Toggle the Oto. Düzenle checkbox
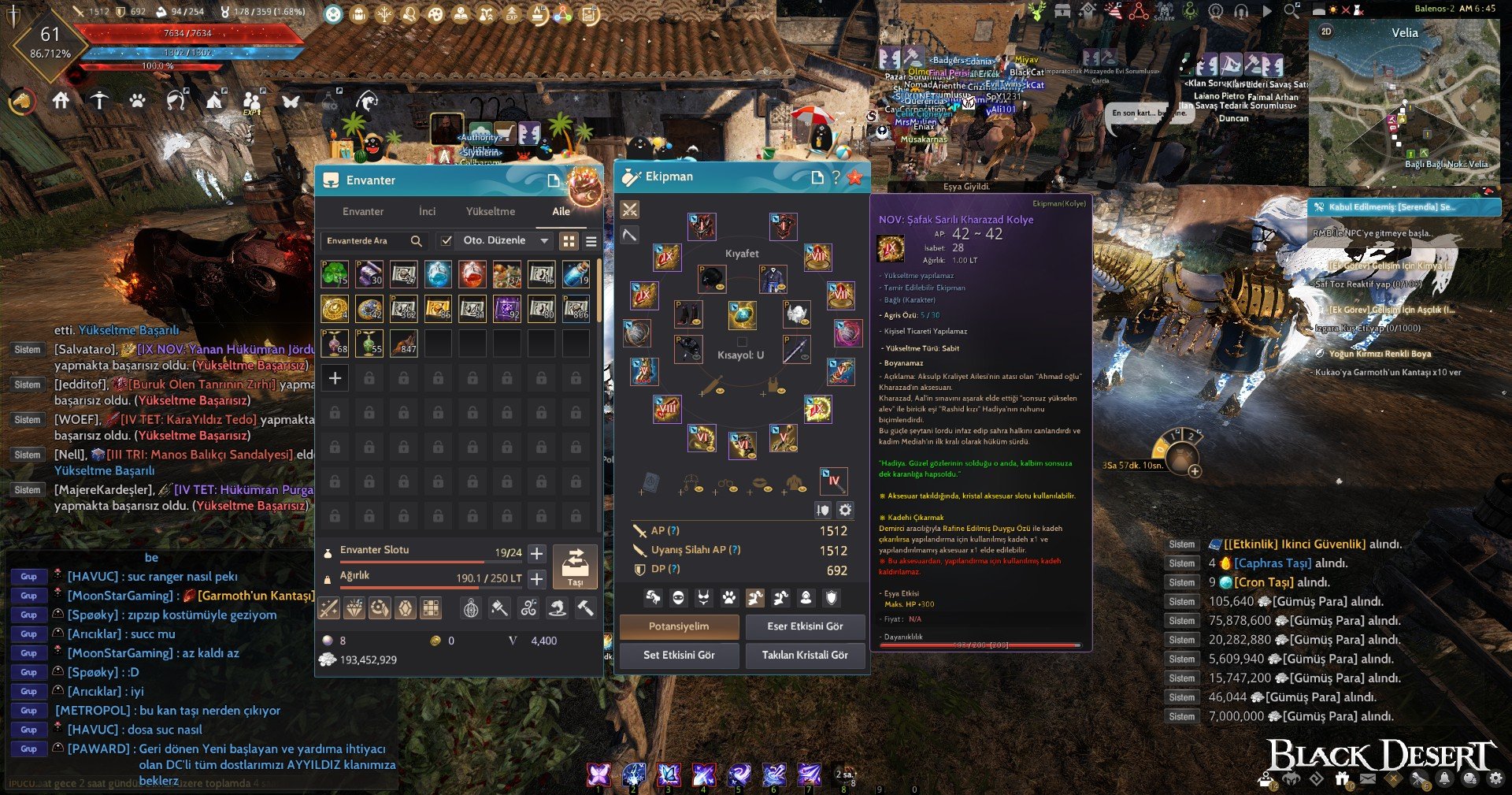Screen dimensions: 1512x795 (447, 240)
